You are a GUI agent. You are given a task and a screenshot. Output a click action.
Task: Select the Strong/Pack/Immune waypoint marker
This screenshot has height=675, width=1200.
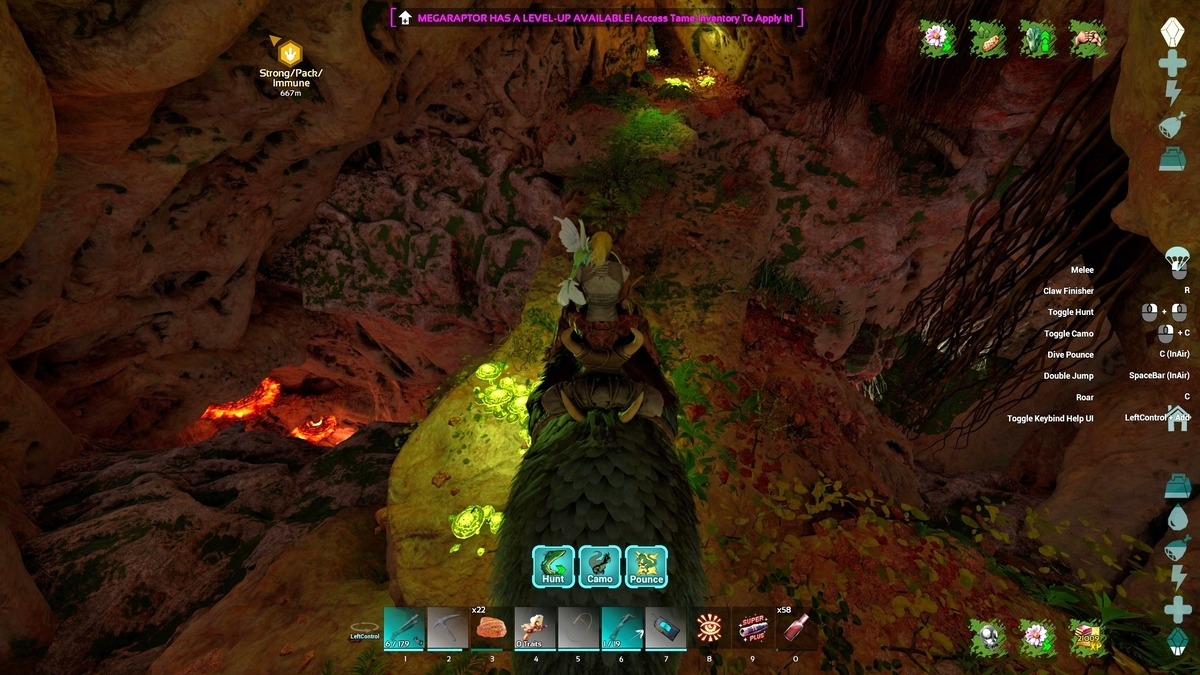click(x=290, y=53)
